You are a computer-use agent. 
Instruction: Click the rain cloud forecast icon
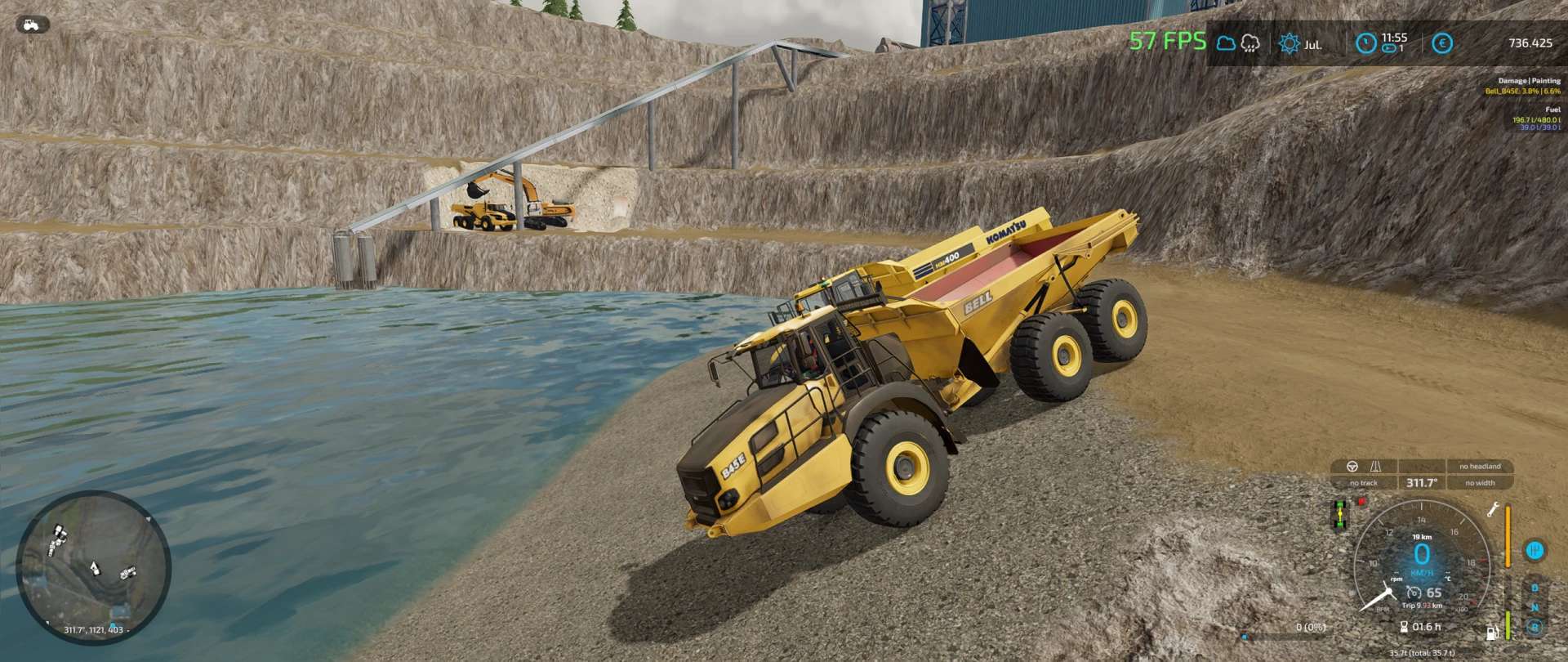coord(1250,43)
